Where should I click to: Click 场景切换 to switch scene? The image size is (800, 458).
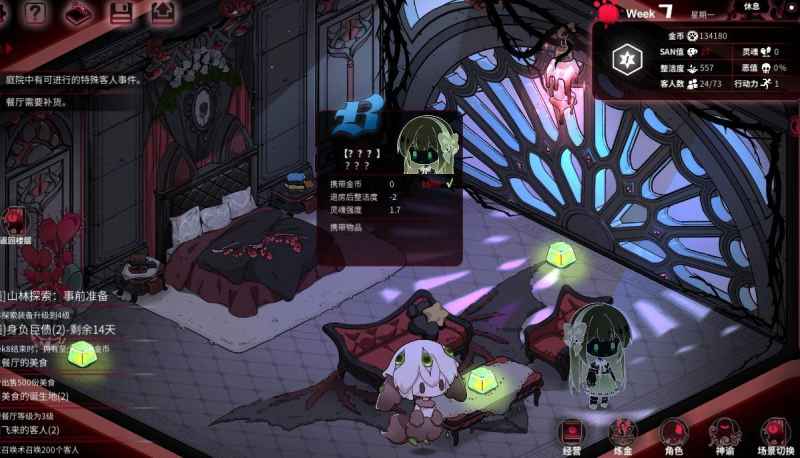776,436
